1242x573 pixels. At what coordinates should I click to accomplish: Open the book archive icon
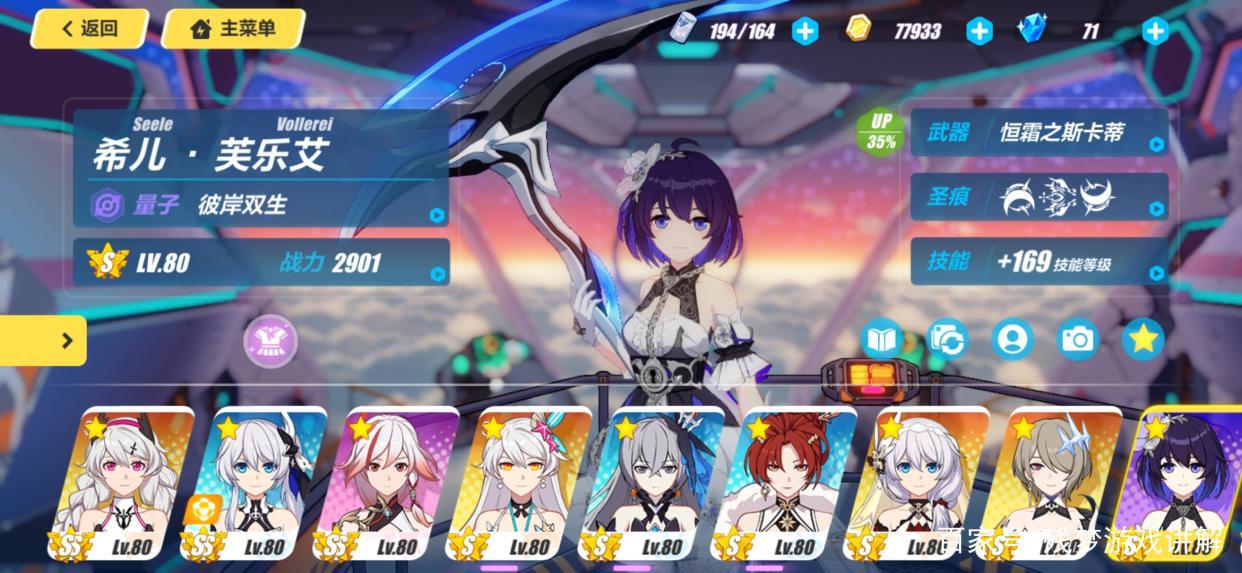point(882,340)
